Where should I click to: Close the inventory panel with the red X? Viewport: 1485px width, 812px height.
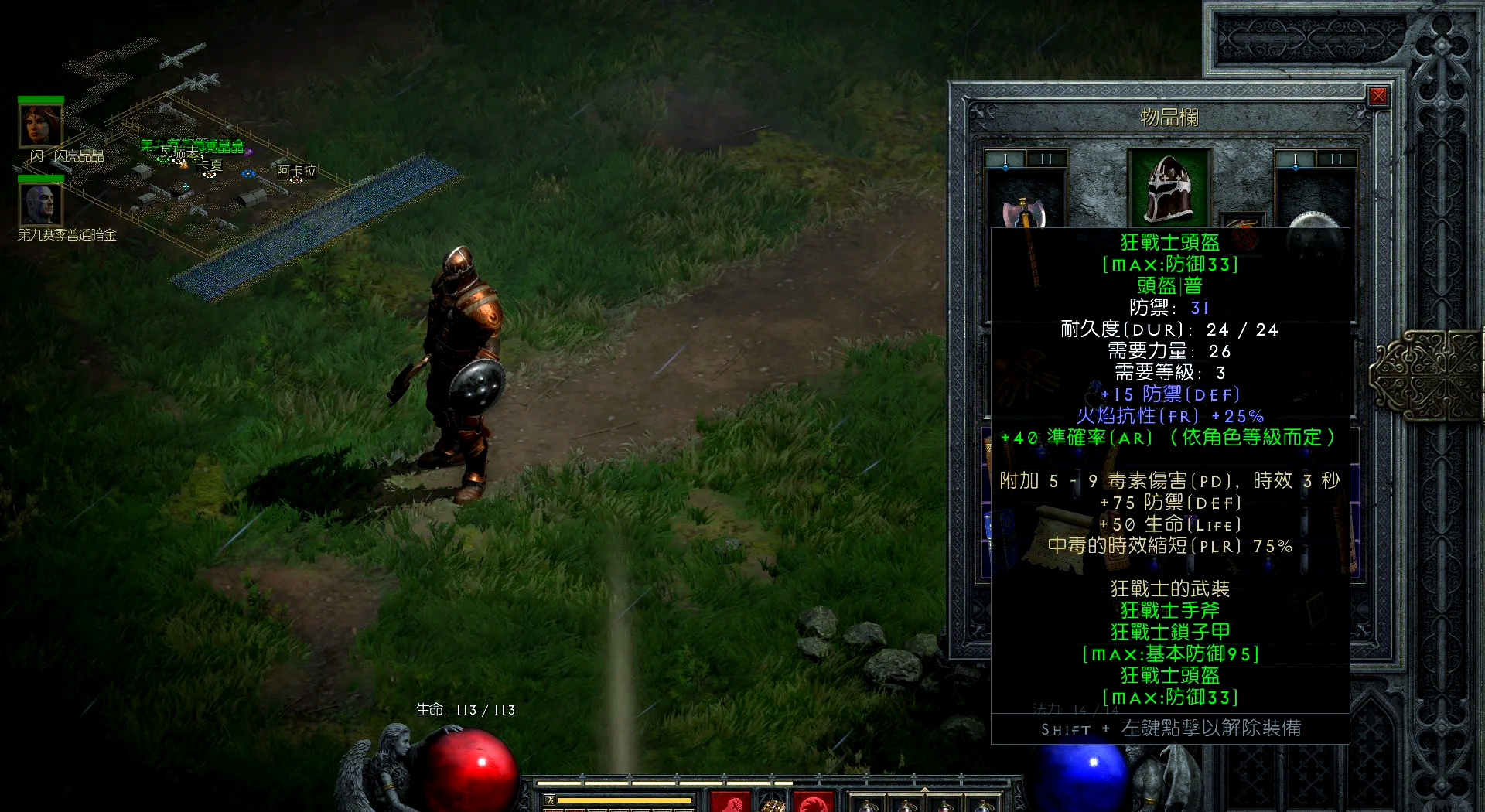point(1377,96)
